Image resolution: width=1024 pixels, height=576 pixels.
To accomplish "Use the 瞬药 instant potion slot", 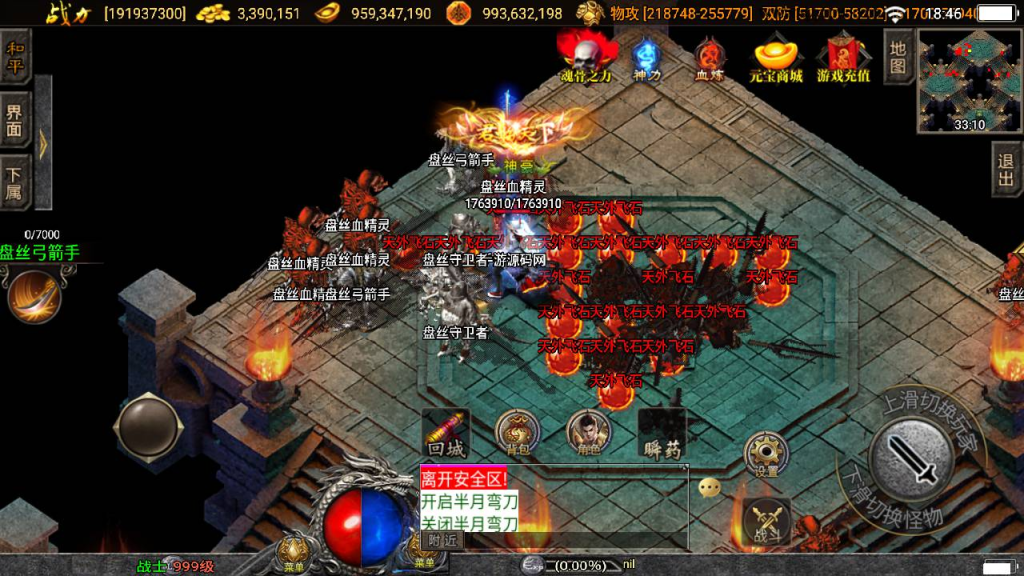I will coord(662,433).
